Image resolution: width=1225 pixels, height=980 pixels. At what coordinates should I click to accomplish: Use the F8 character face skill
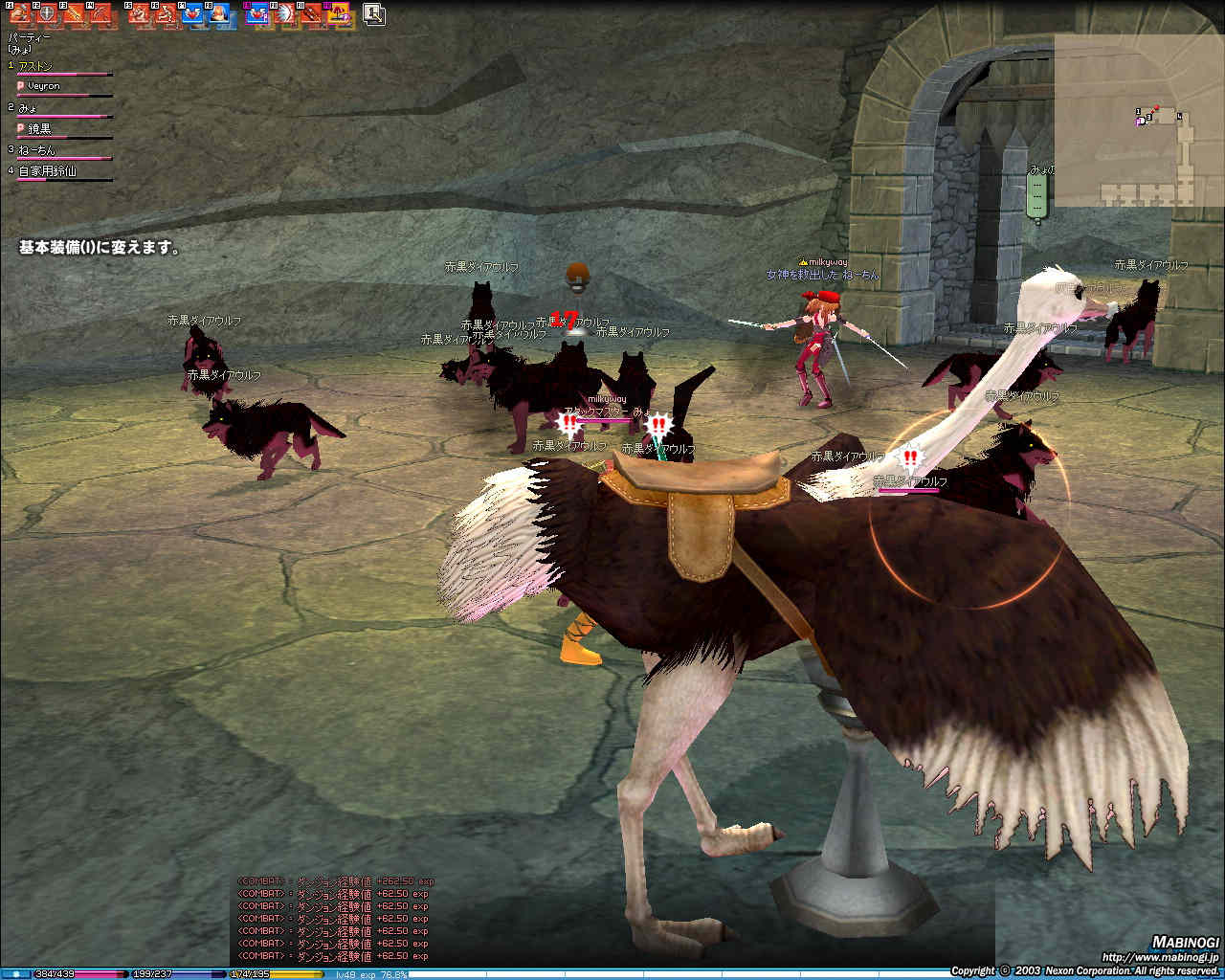point(219,14)
